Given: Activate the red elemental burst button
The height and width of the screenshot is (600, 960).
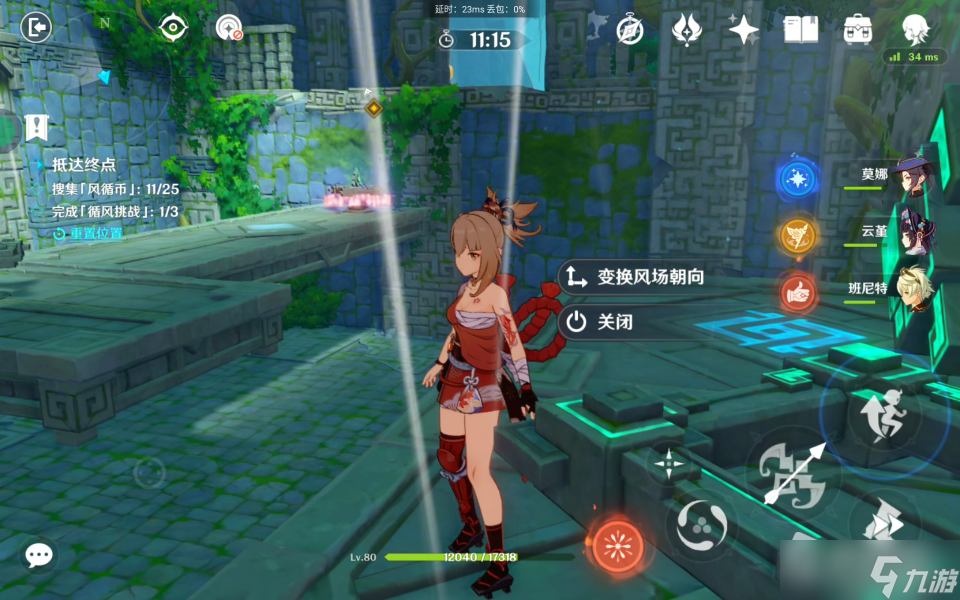Looking at the screenshot, I should (617, 546).
